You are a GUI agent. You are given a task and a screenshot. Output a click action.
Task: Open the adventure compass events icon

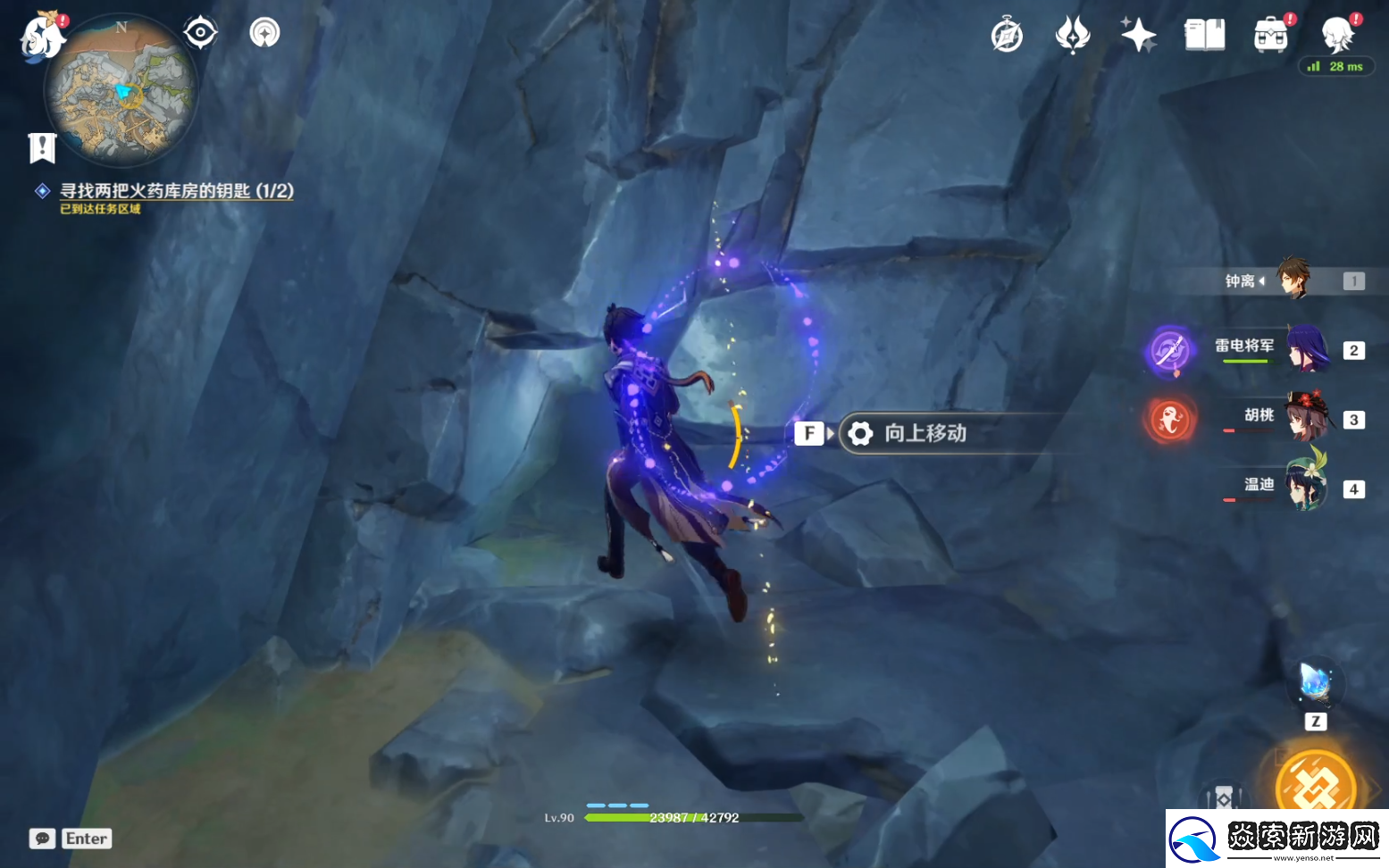tap(1007, 36)
